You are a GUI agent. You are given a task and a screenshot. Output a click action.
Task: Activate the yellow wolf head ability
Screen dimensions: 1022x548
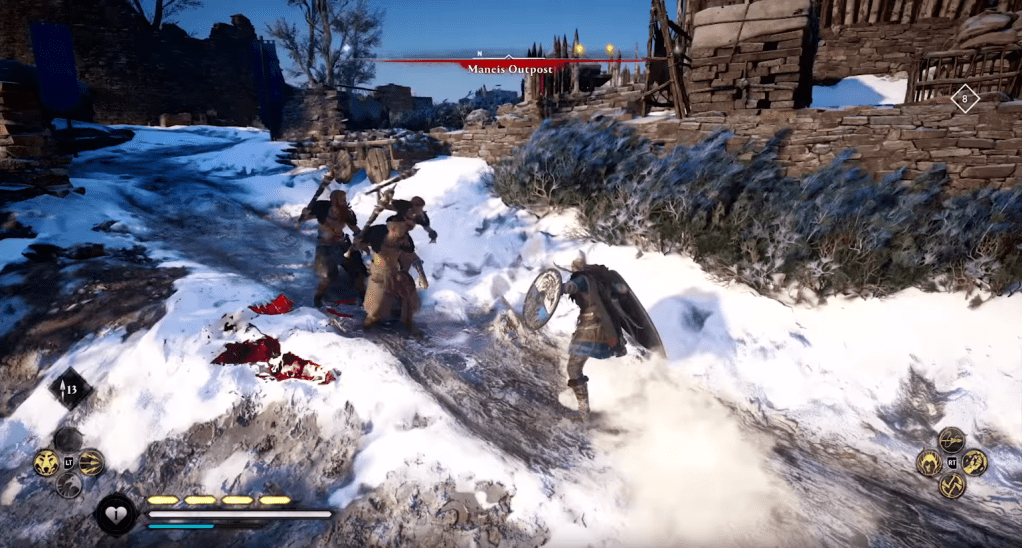point(45,462)
